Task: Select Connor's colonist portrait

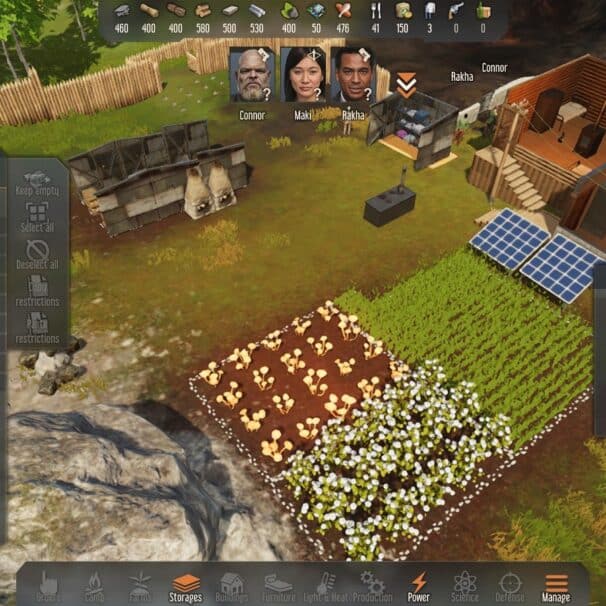Action: click(252, 75)
